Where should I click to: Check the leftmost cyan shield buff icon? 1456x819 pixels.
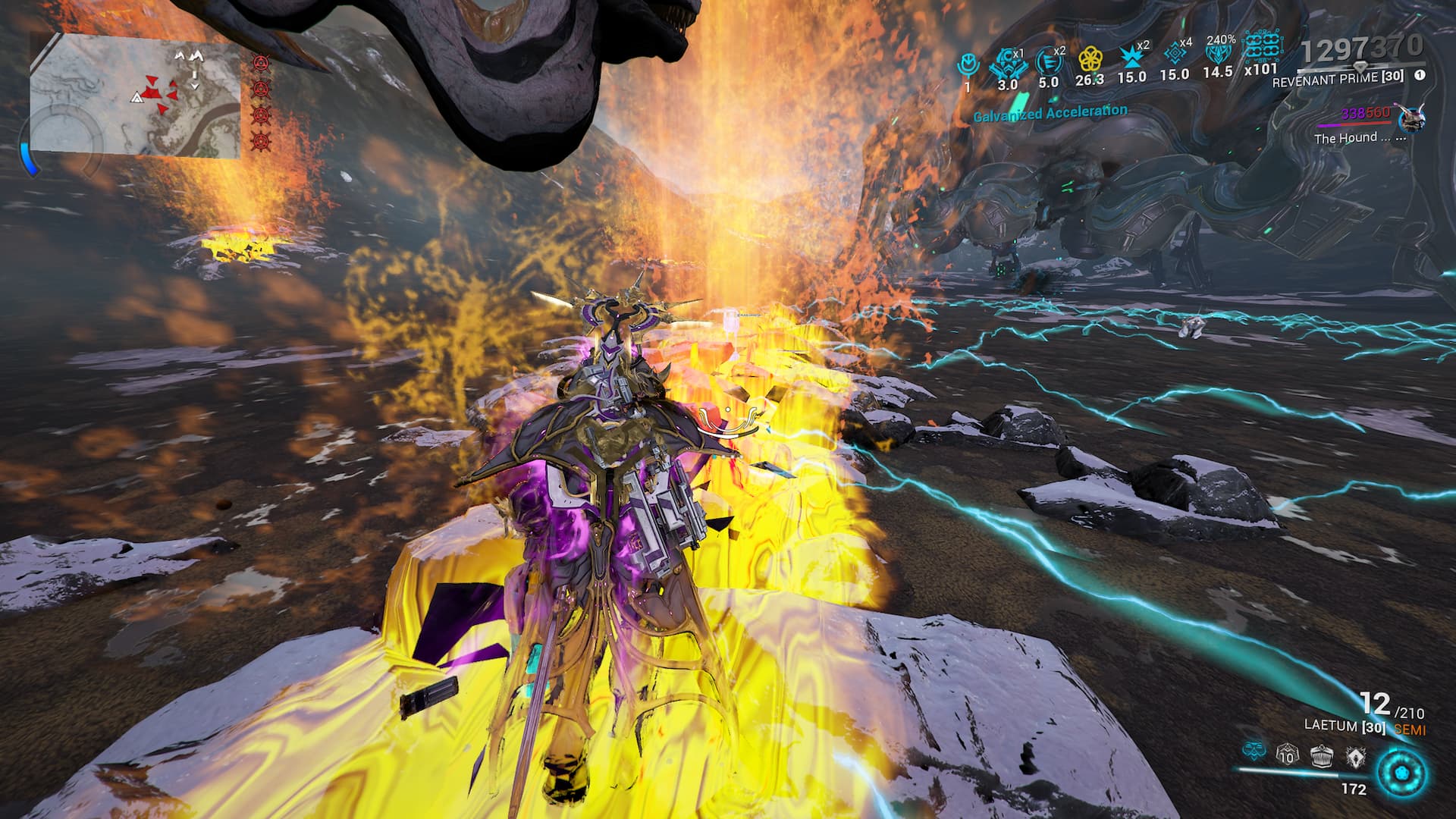[967, 64]
